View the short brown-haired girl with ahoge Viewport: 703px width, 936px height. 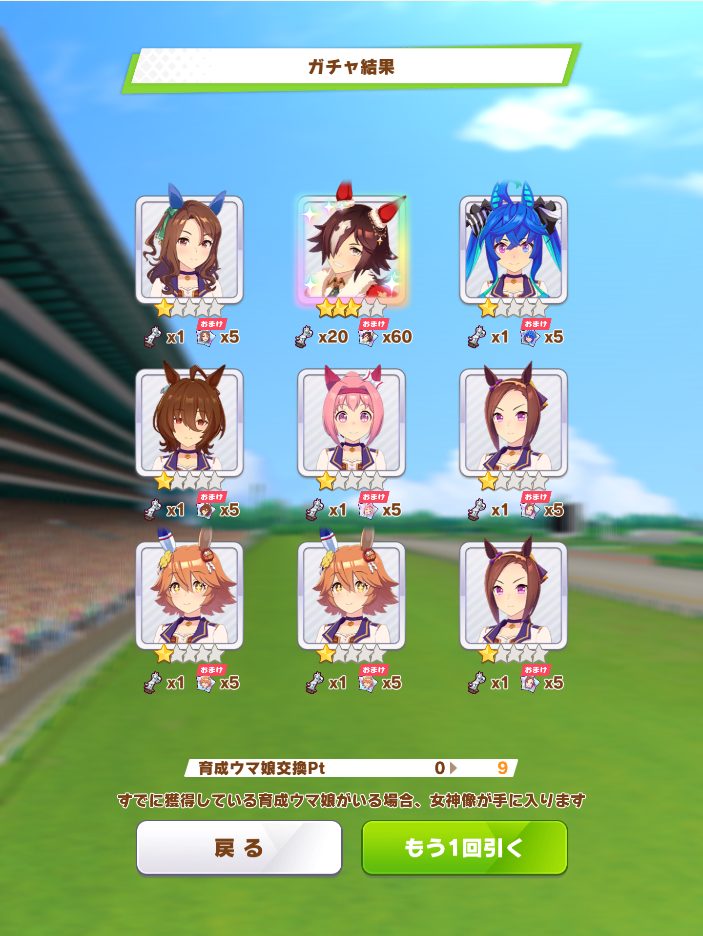[x=190, y=422]
